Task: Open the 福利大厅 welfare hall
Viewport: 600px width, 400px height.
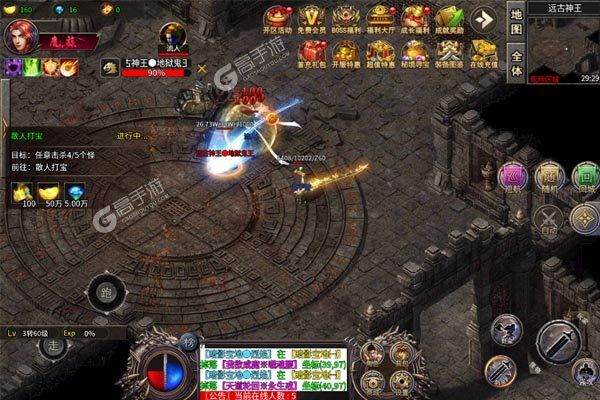Action: pyautogui.click(x=379, y=20)
